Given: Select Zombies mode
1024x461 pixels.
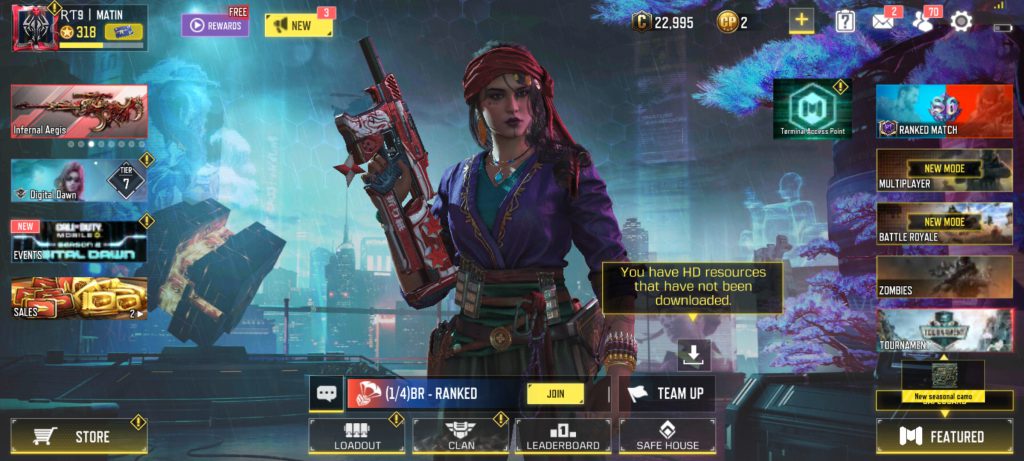Looking at the screenshot, I should [x=944, y=278].
